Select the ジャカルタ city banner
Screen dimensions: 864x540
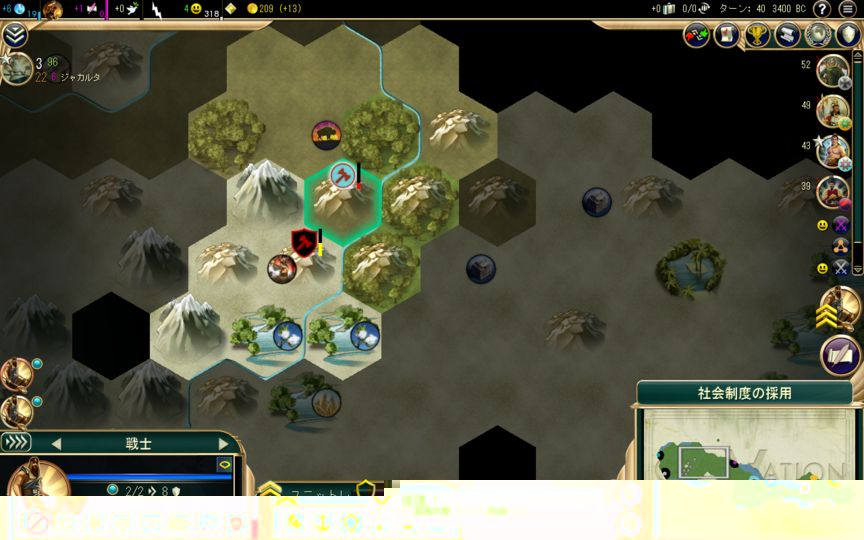pyautogui.click(x=60, y=76)
